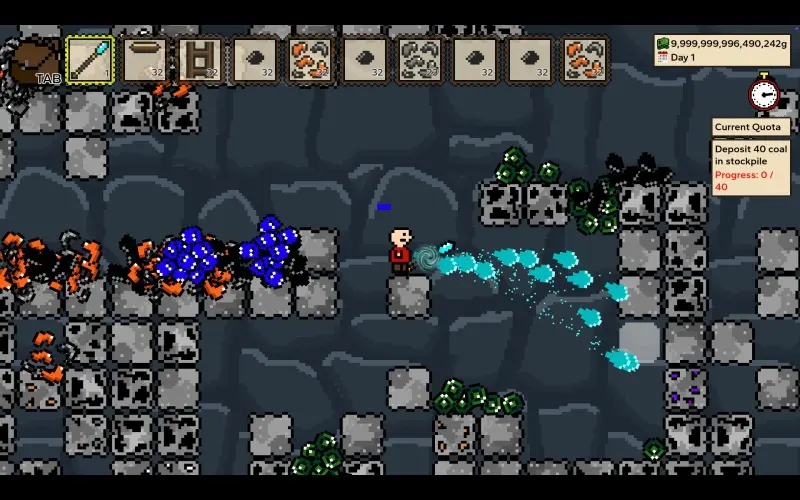
Task: Select the blue-tipped staff hotbar slot
Action: (90, 60)
